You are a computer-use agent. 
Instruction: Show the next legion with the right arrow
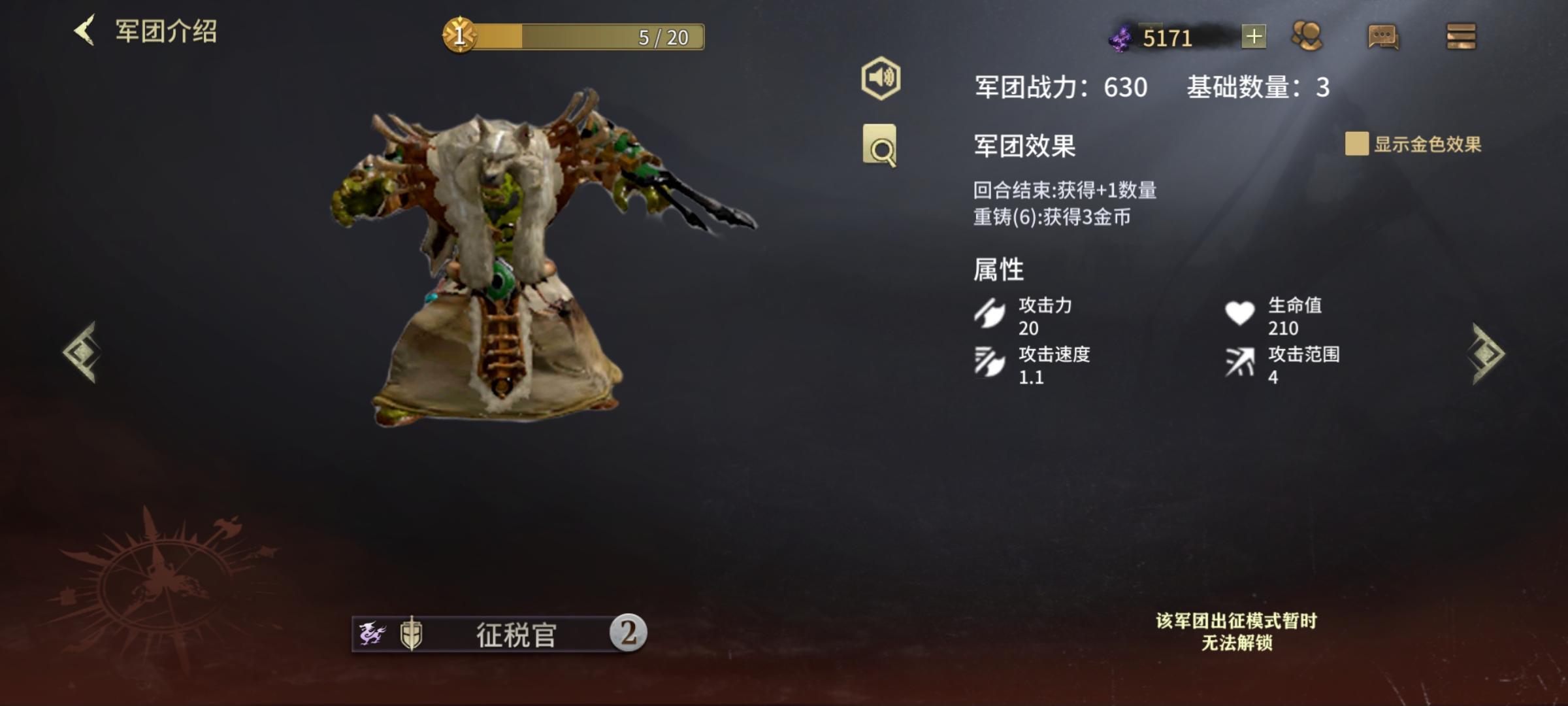[1488, 354]
